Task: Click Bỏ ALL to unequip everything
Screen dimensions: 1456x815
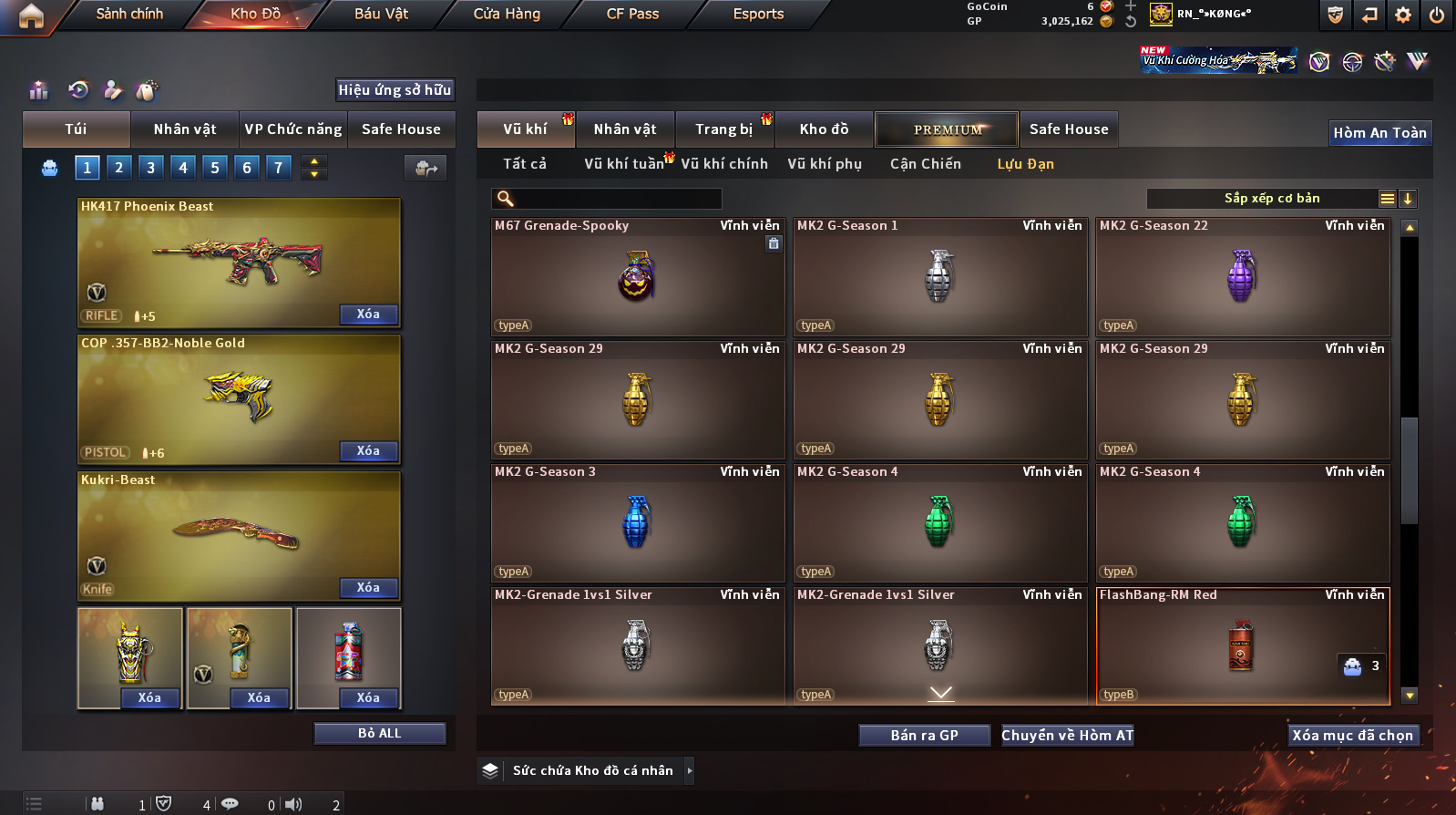Action: point(379,734)
